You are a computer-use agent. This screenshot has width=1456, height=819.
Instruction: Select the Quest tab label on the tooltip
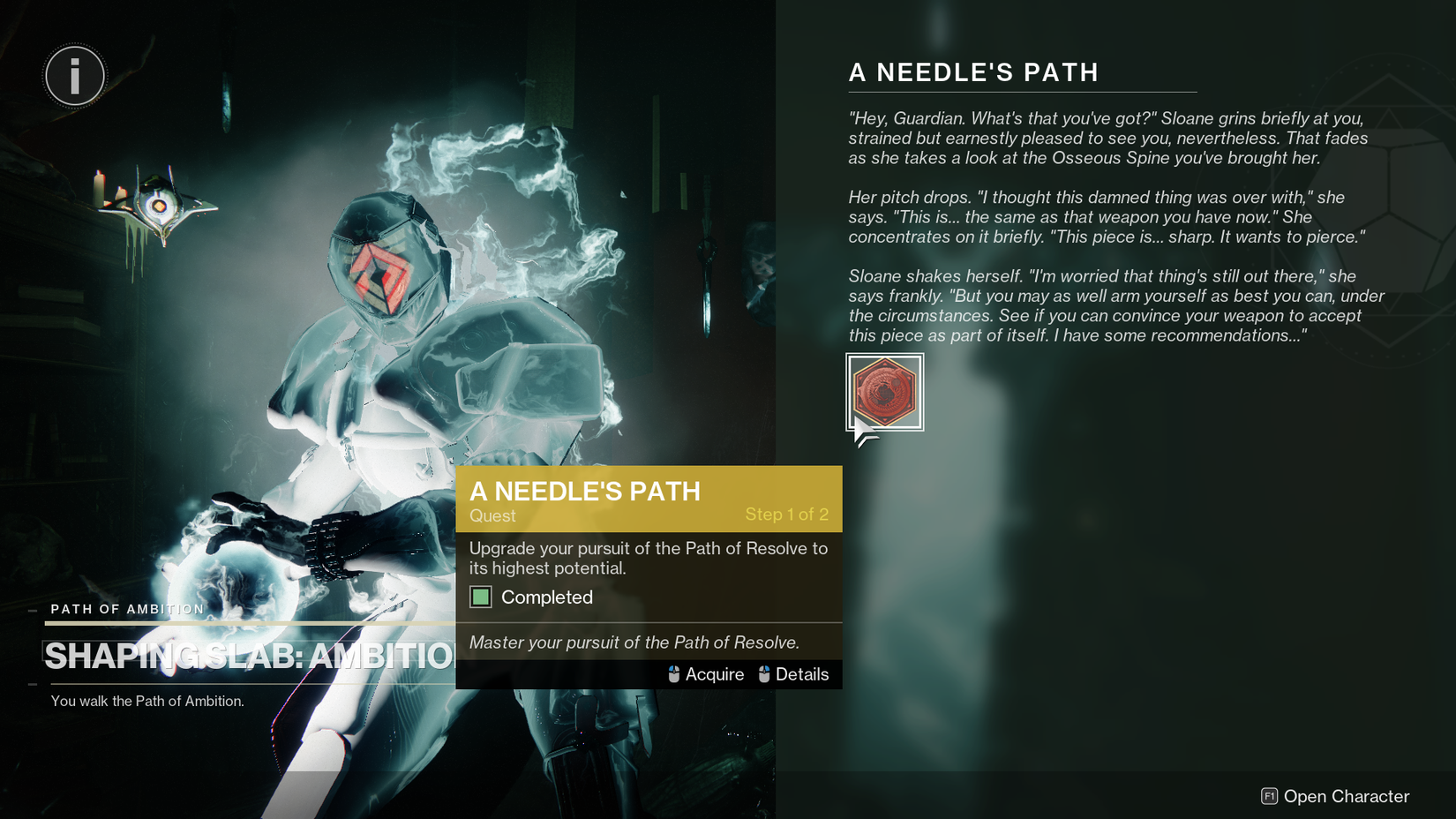[x=492, y=516]
